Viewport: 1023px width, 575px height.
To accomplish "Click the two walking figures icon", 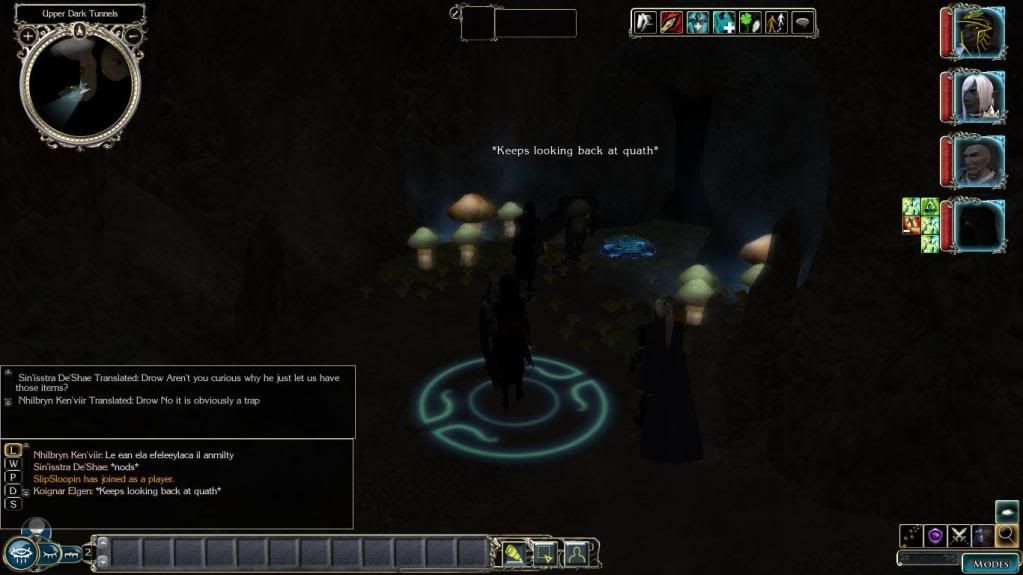I will click(x=776, y=22).
